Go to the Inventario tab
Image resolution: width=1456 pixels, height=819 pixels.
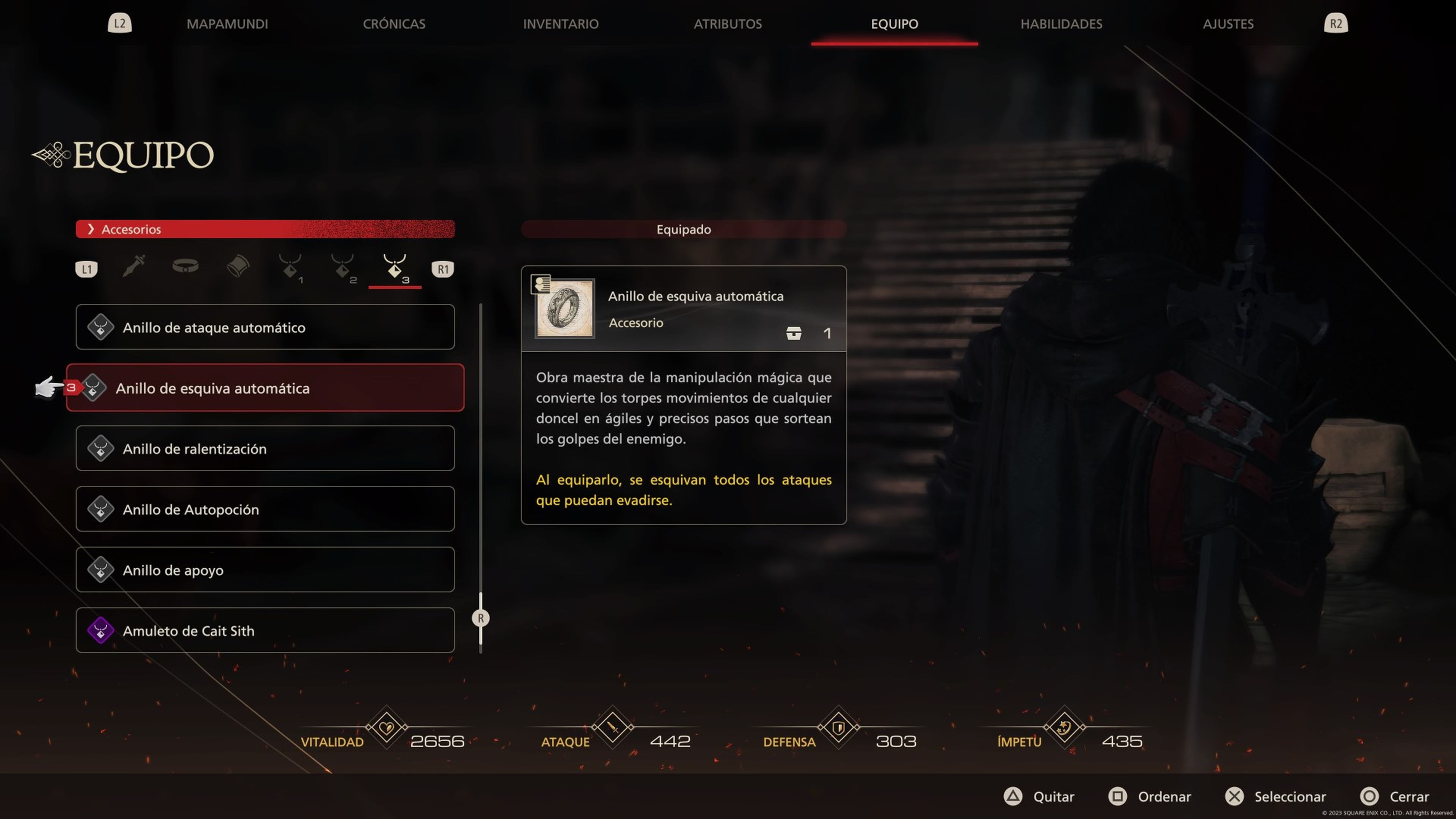pyautogui.click(x=560, y=24)
